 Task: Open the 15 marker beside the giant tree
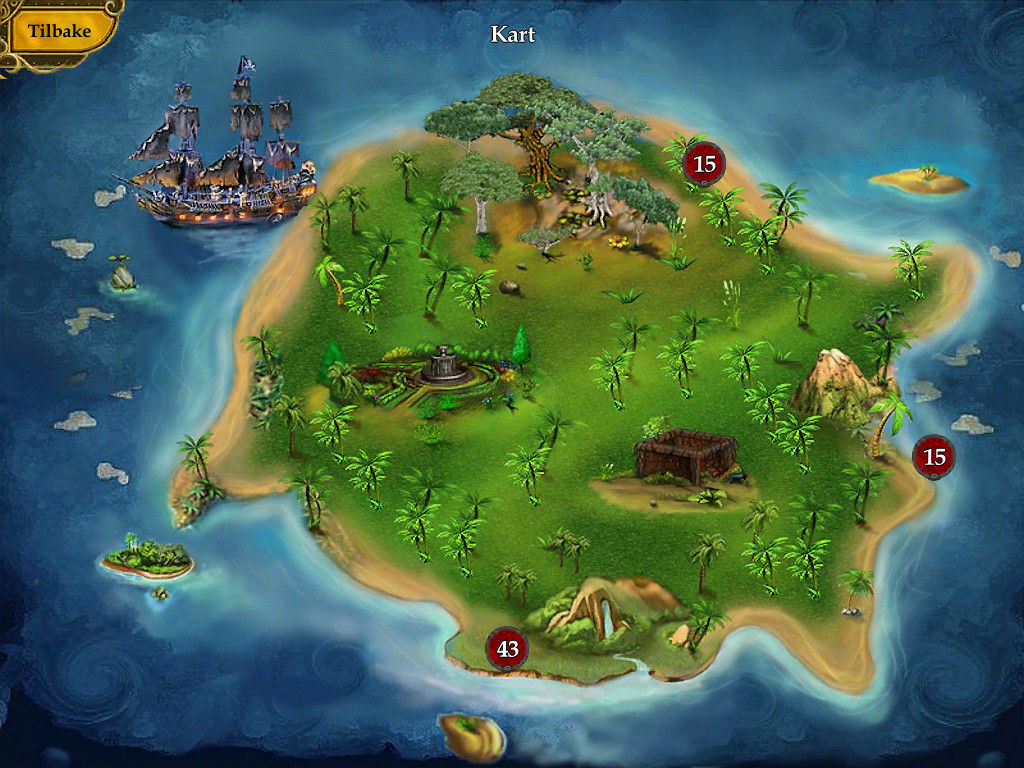click(704, 163)
